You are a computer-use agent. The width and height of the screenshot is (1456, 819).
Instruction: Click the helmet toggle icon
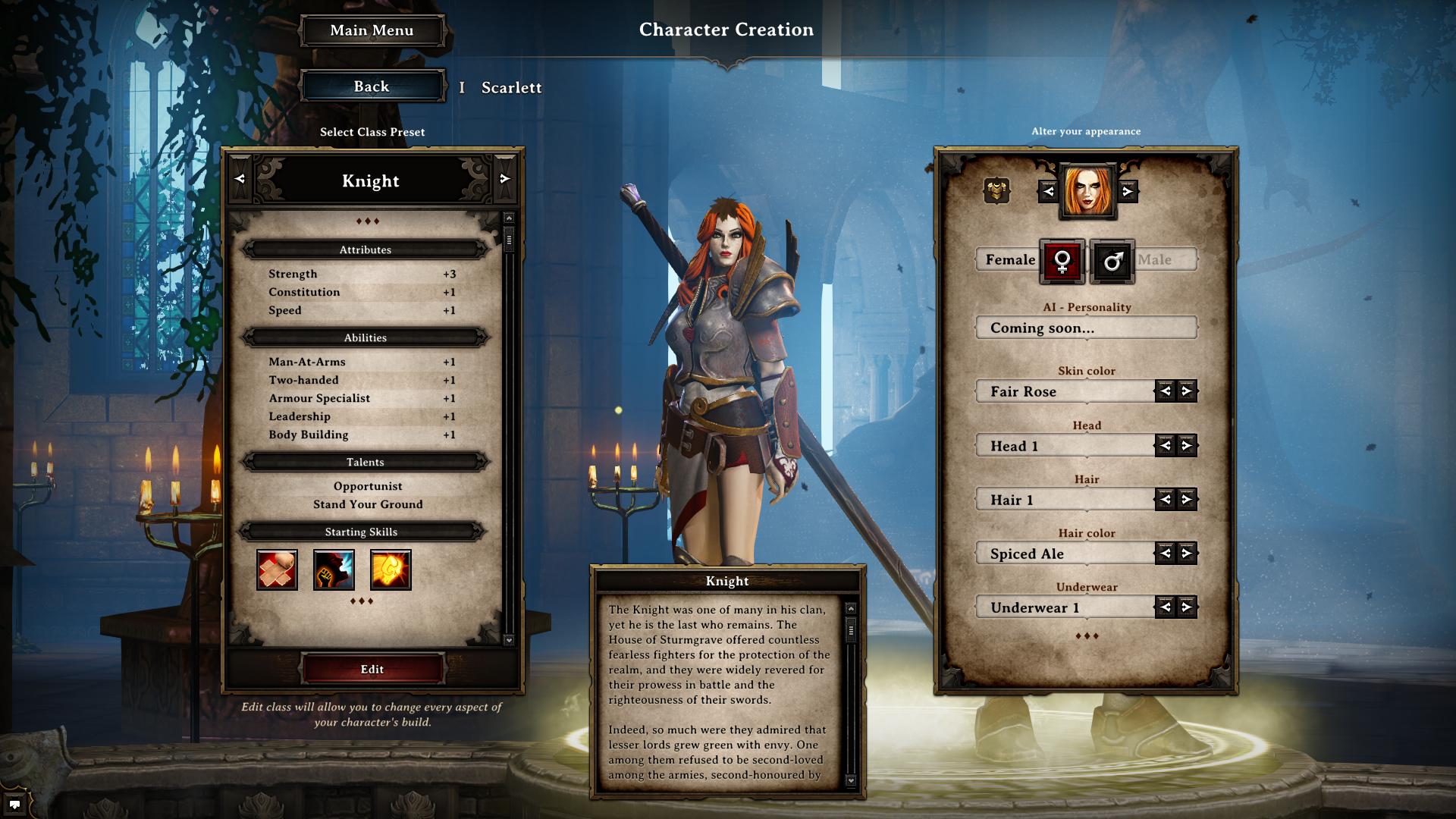(x=996, y=190)
